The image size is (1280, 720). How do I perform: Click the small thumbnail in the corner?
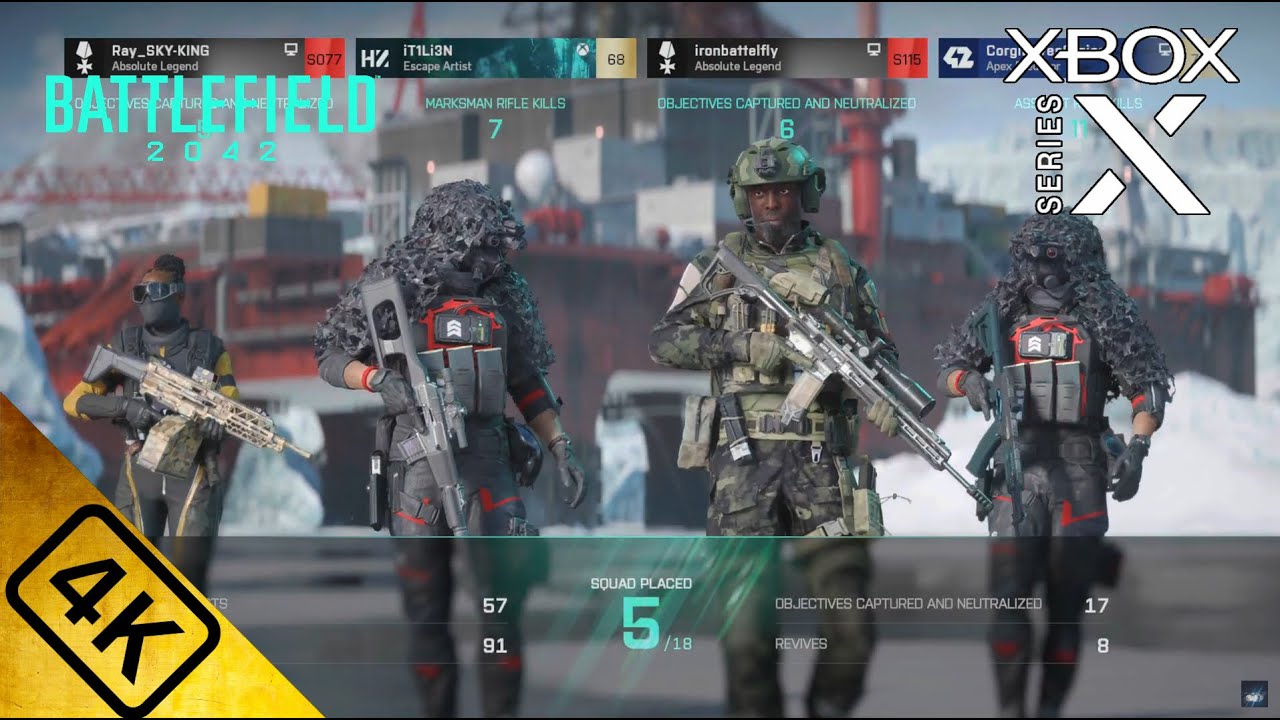(1253, 695)
